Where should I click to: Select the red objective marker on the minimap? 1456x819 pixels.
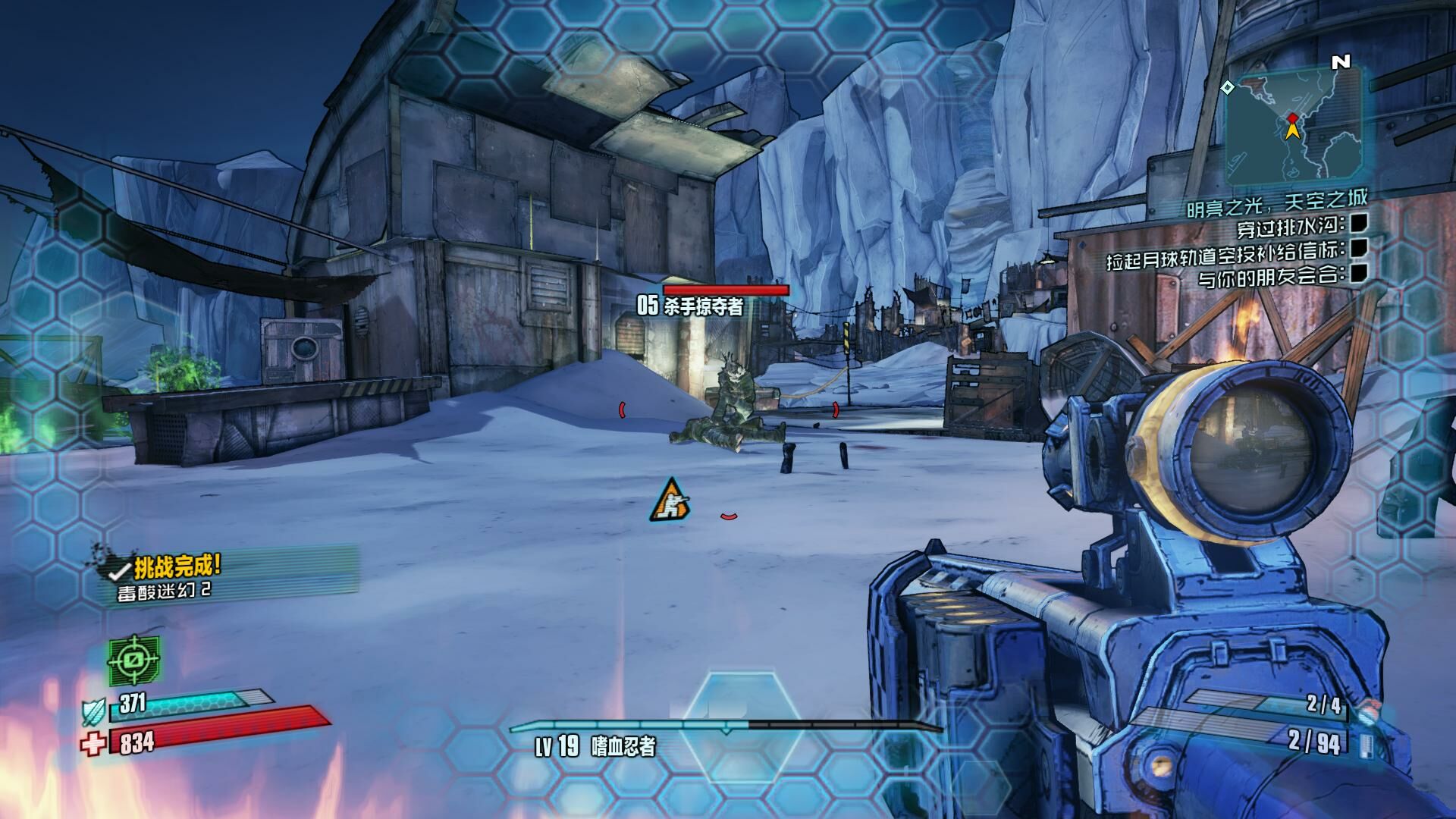coord(1292,118)
